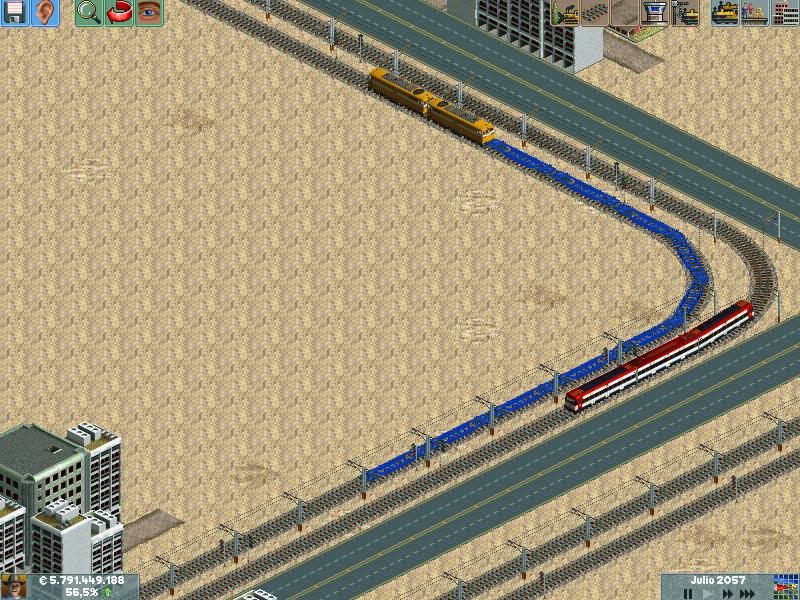Open the building and industry list

785,13
